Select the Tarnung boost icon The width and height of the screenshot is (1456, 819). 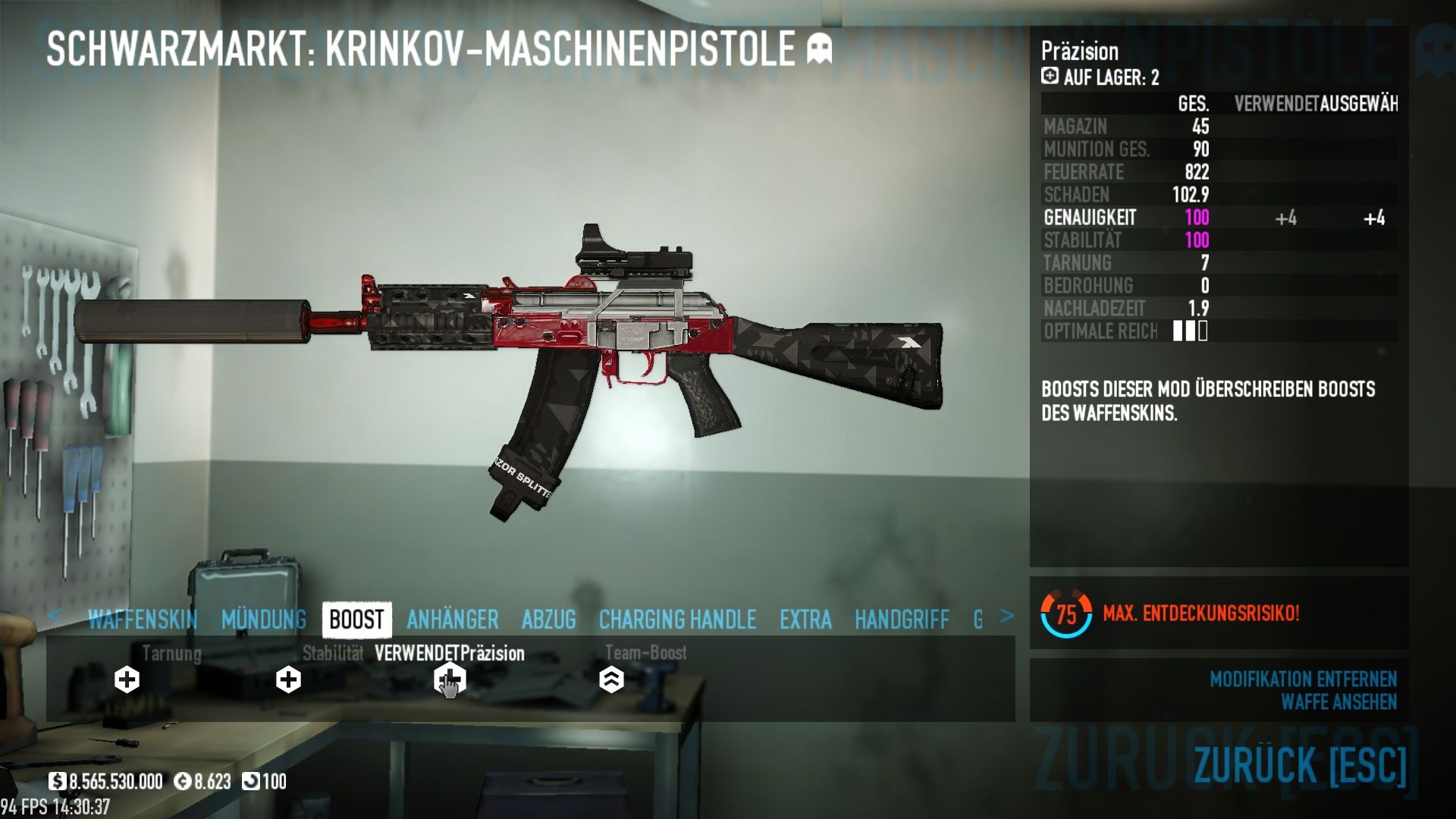coord(127,679)
